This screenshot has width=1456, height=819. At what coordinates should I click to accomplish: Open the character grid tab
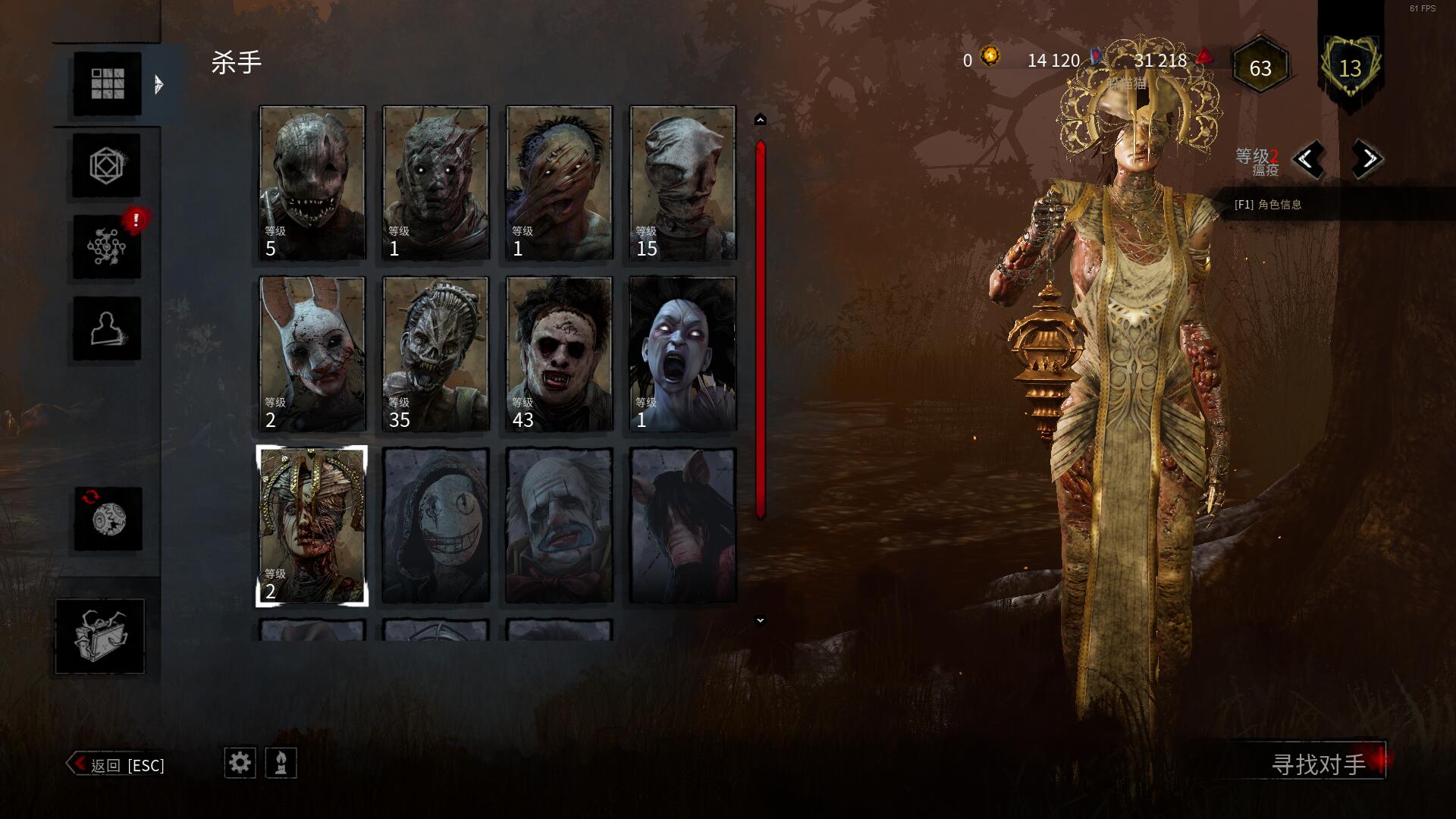(107, 83)
